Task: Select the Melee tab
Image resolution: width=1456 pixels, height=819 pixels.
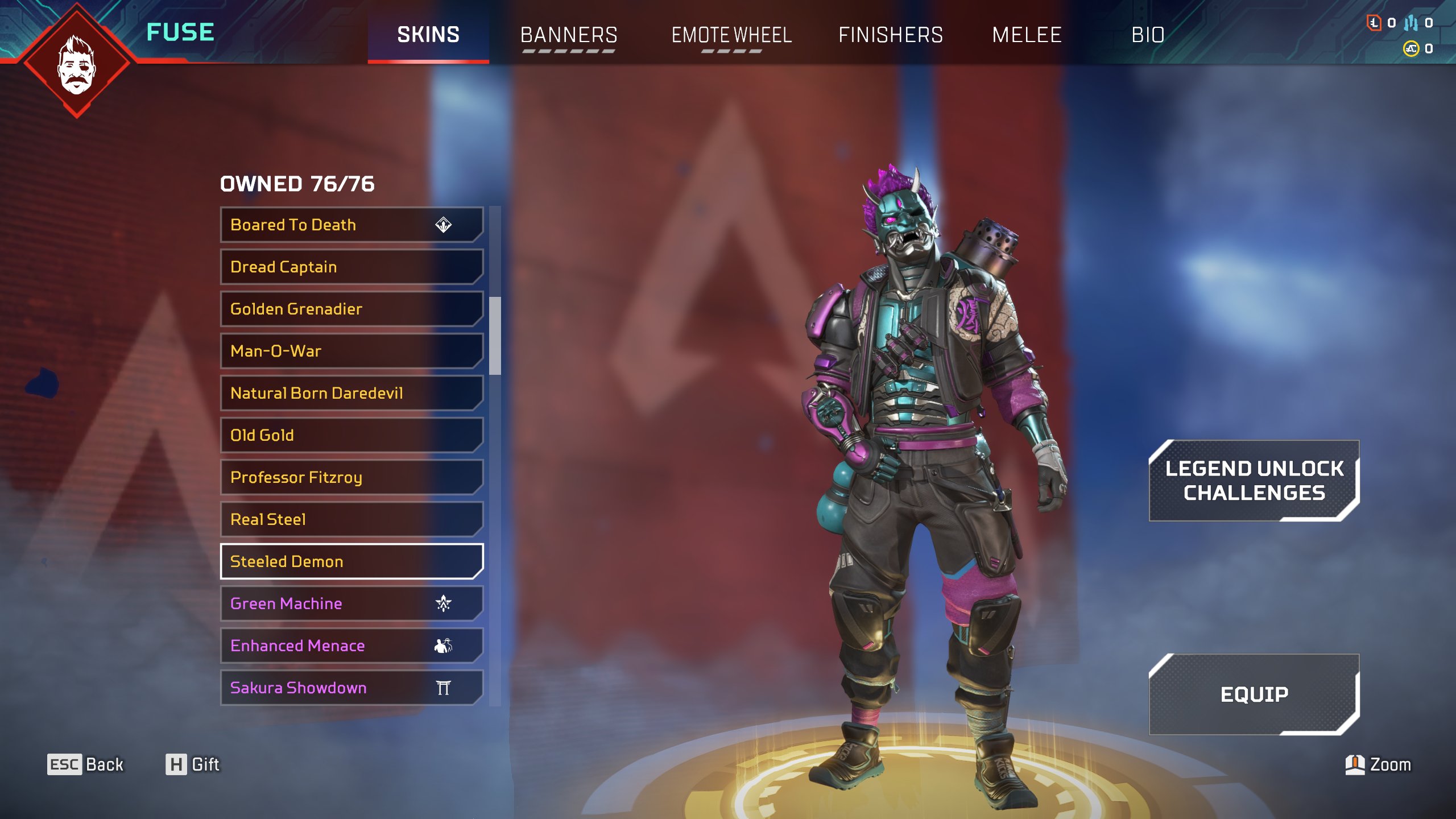Action: pos(1027,35)
